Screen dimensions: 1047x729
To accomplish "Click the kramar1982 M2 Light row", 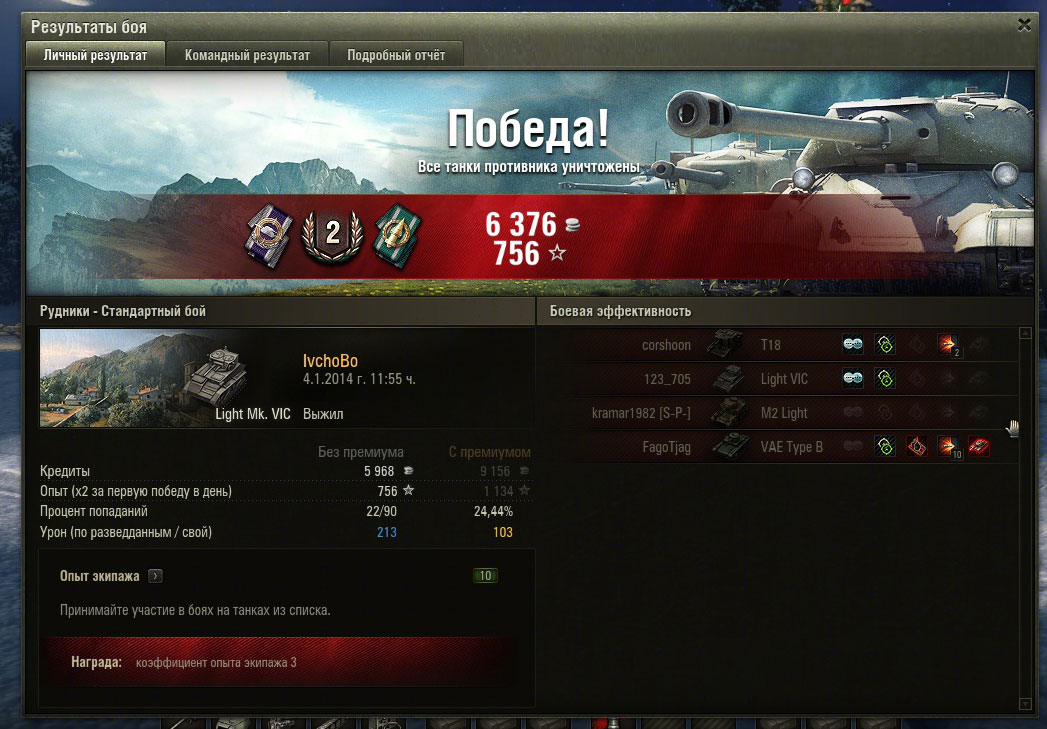I will [x=780, y=413].
